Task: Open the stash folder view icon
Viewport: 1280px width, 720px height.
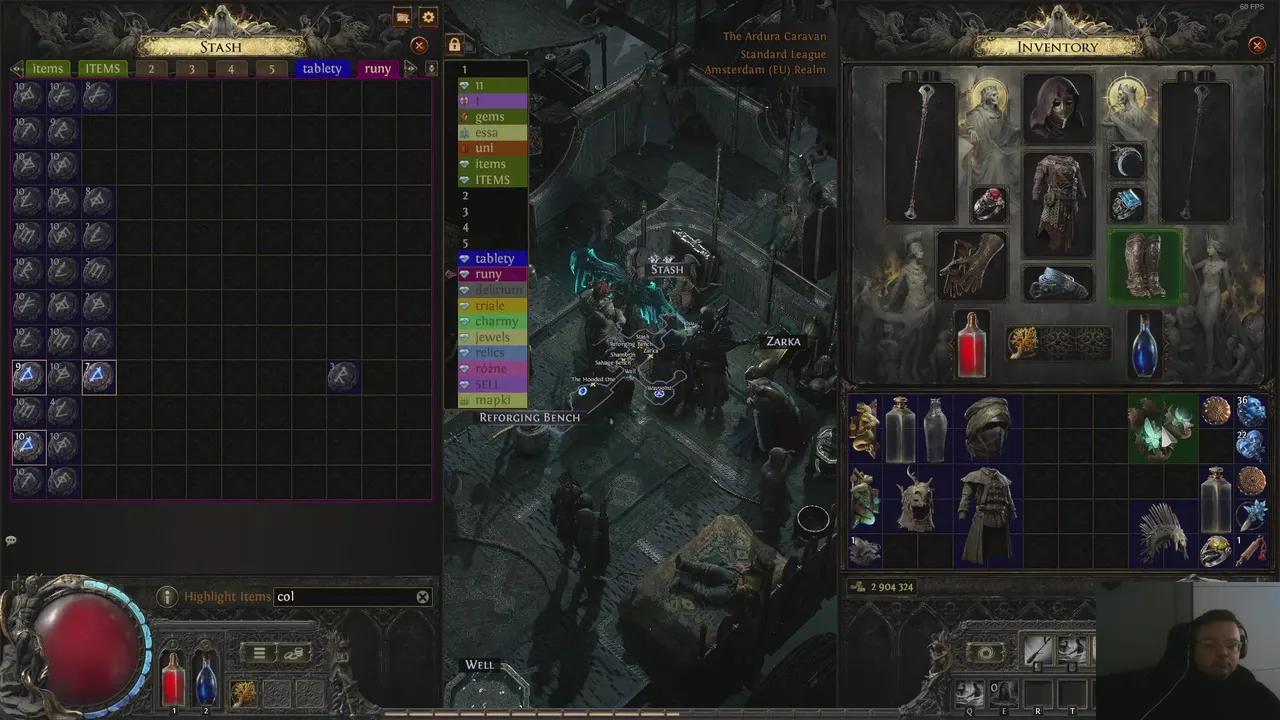Action: pyautogui.click(x=403, y=17)
